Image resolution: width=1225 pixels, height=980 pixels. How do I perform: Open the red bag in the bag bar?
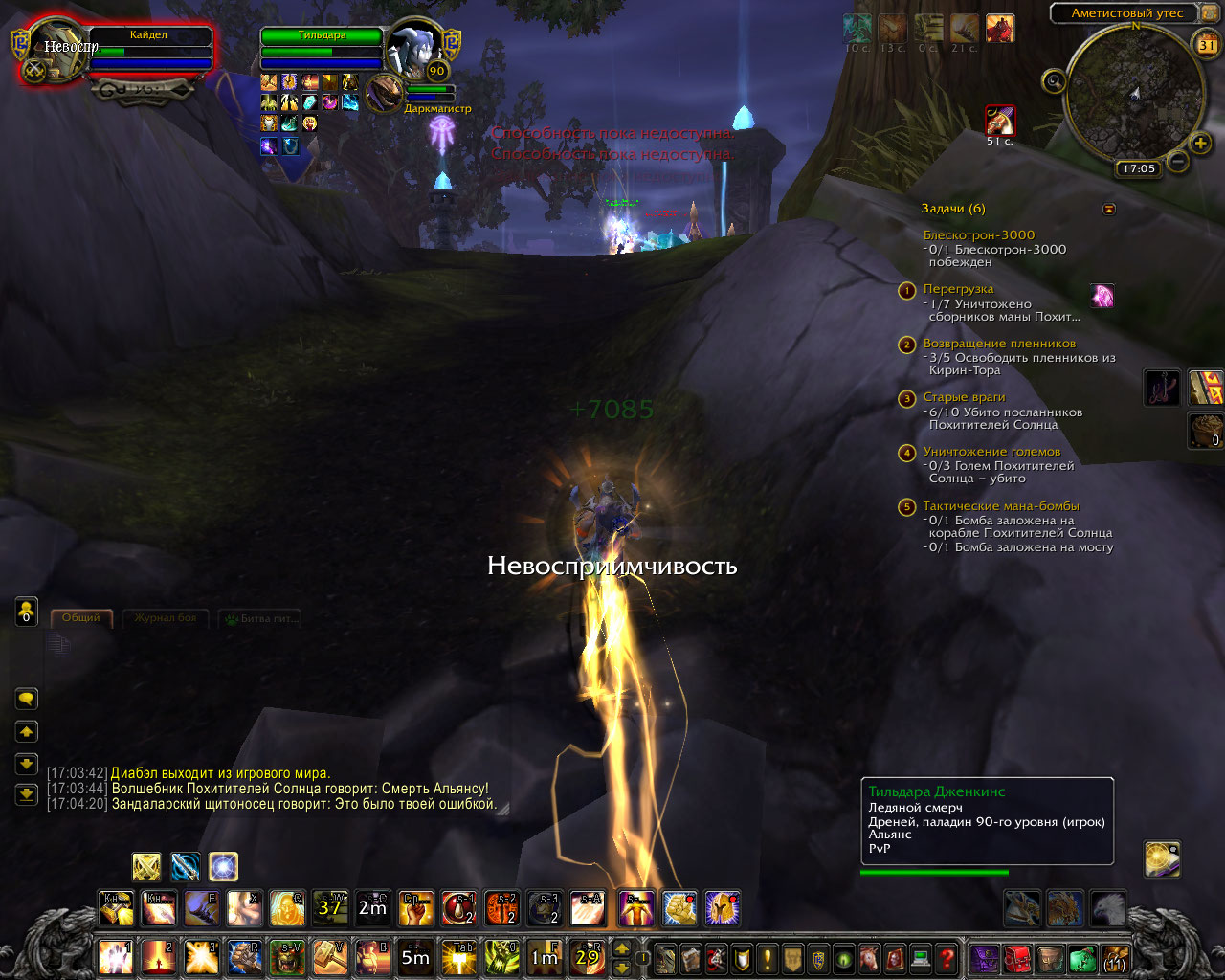[1016, 958]
